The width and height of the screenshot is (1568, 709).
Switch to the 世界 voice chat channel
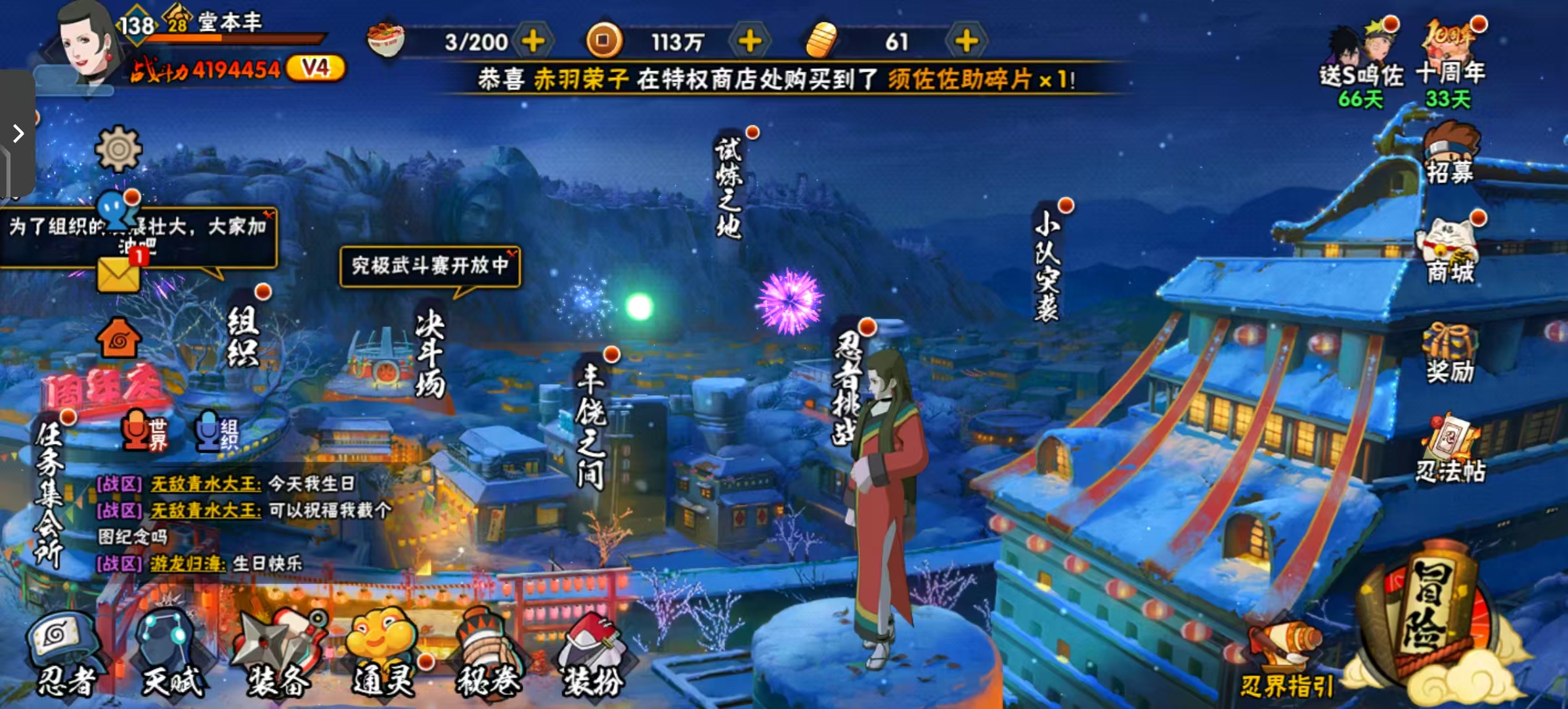point(144,432)
